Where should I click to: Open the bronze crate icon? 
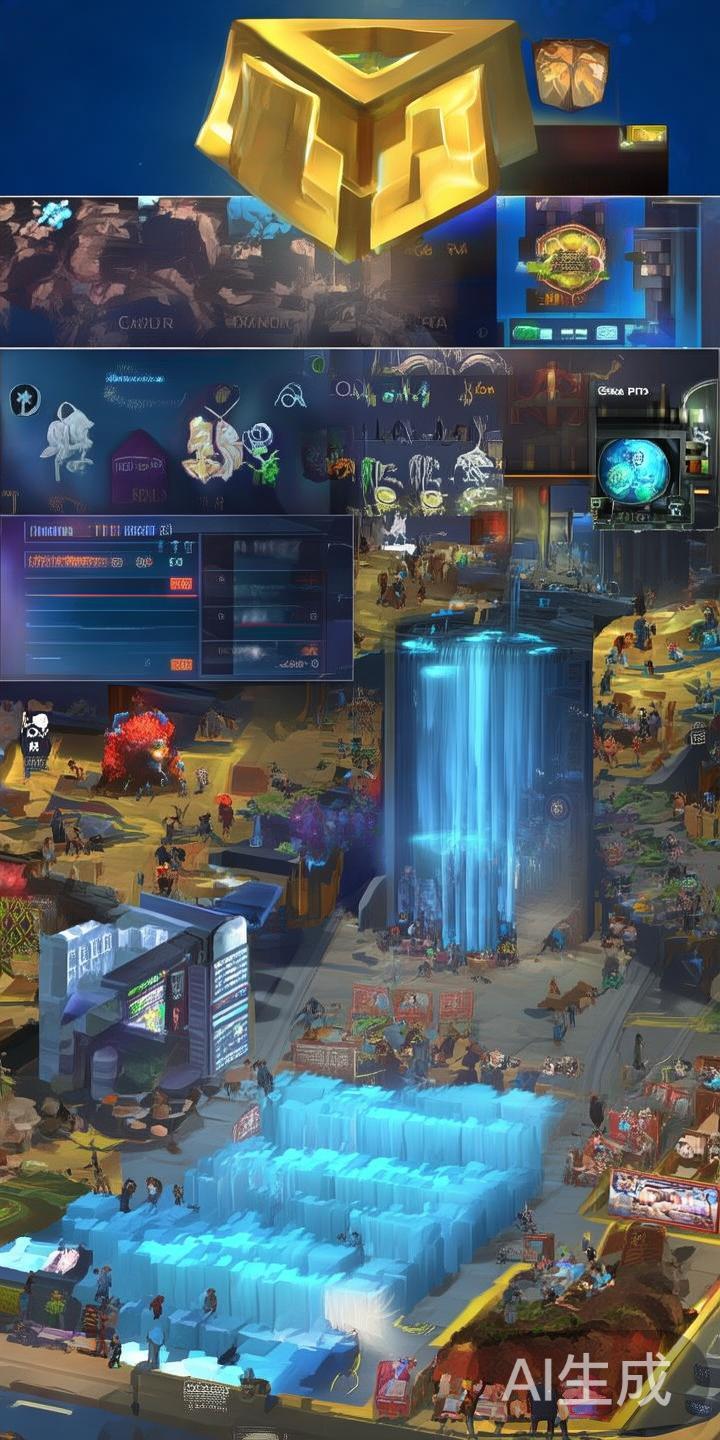(x=570, y=73)
